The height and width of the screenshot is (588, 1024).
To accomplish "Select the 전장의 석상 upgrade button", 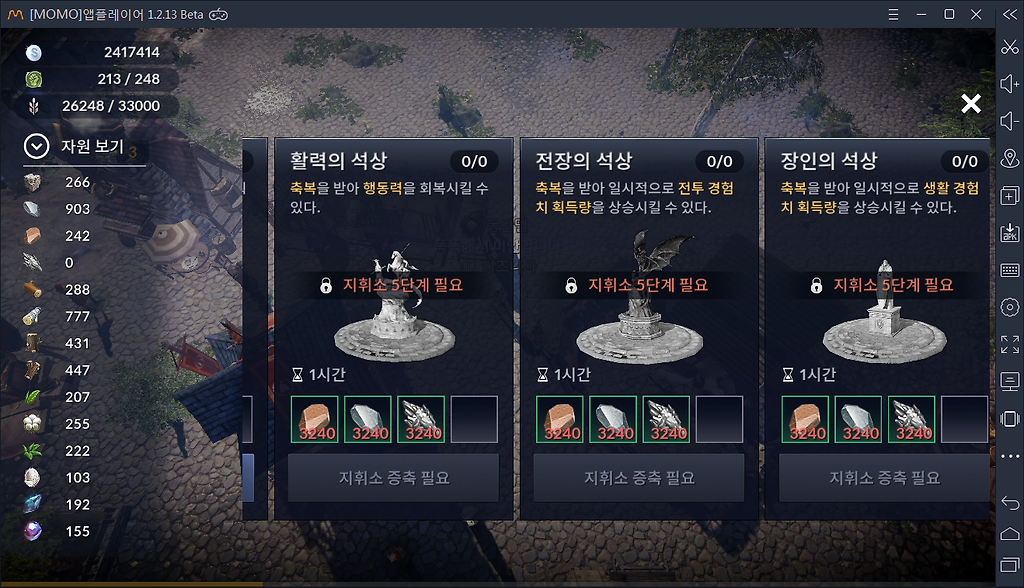I will tap(638, 478).
